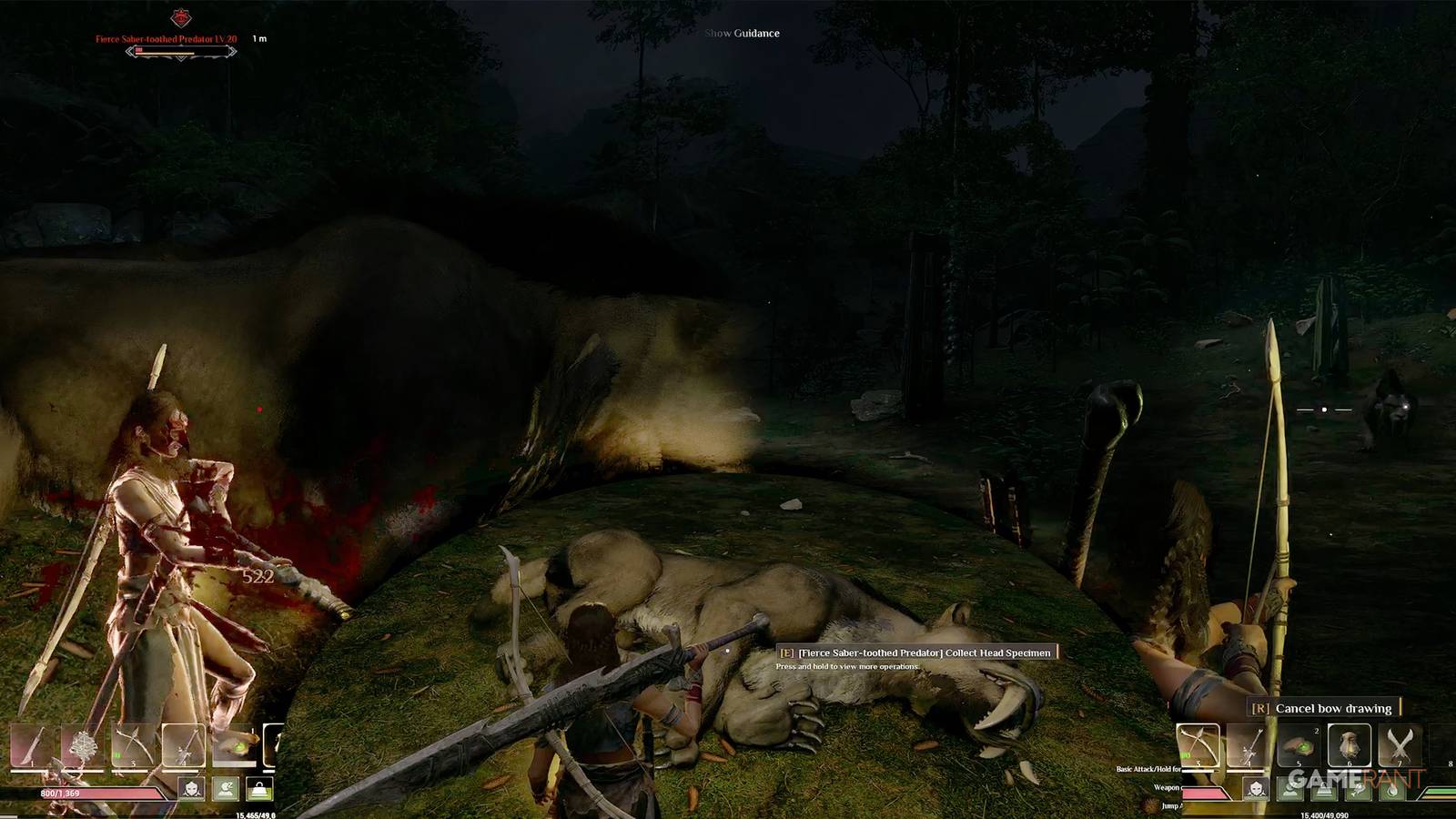Open the character helmet icon near the health bar
The image size is (1456, 819).
pos(191,788)
